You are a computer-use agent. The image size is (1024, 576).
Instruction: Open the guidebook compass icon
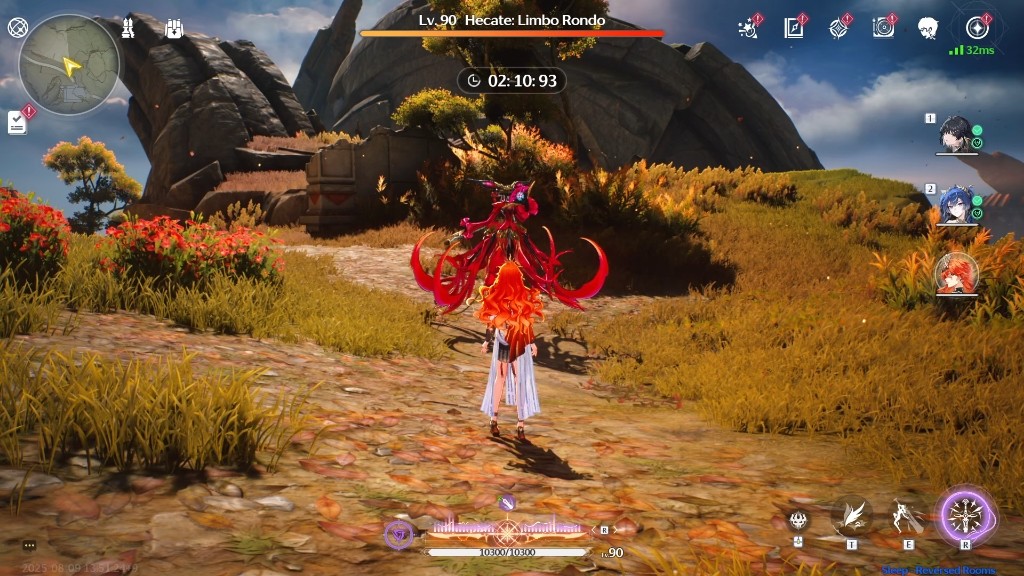(x=795, y=28)
